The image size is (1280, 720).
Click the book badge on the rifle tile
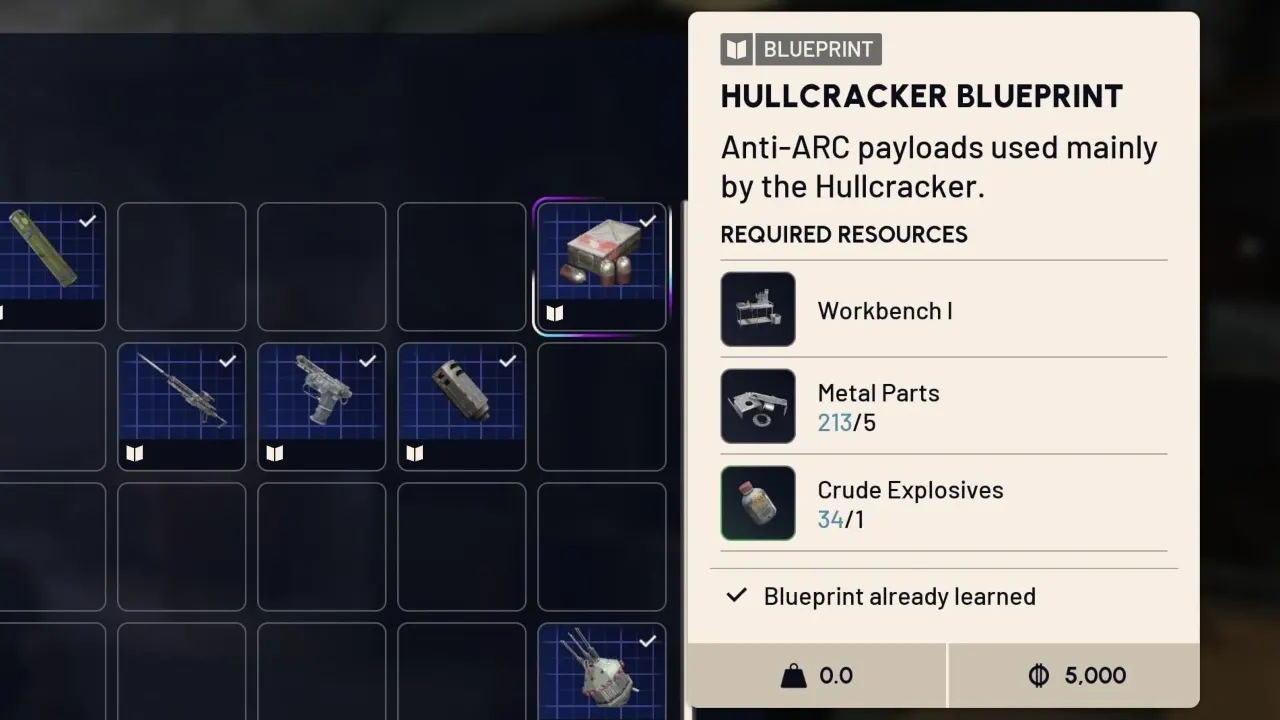134,454
